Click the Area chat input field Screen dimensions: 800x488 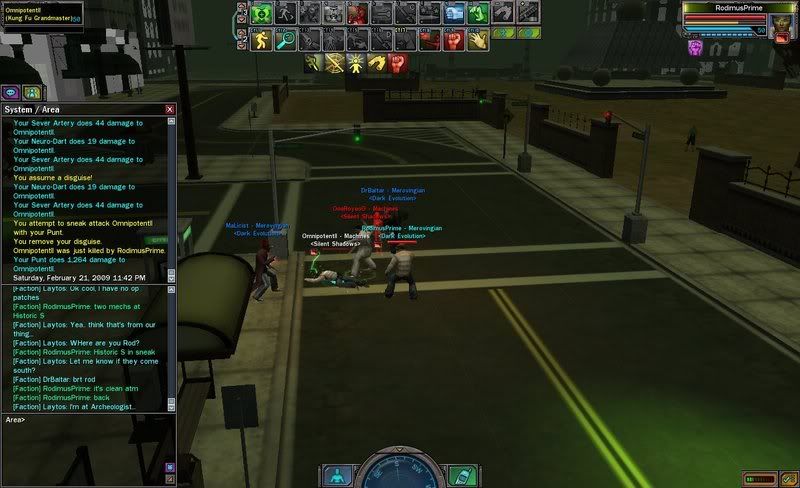pos(90,420)
